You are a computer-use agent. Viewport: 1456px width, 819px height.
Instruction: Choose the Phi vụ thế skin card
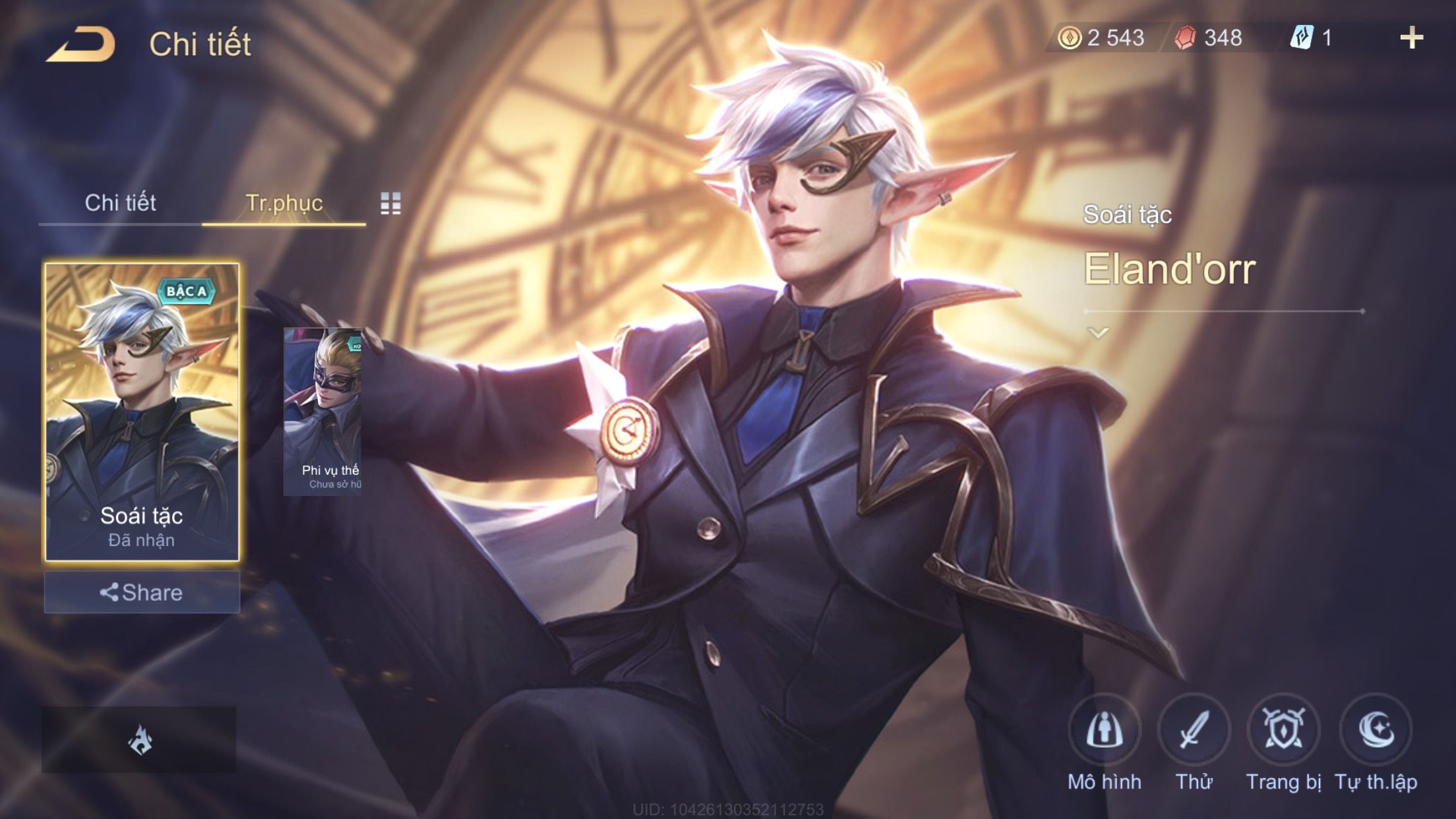[322, 411]
